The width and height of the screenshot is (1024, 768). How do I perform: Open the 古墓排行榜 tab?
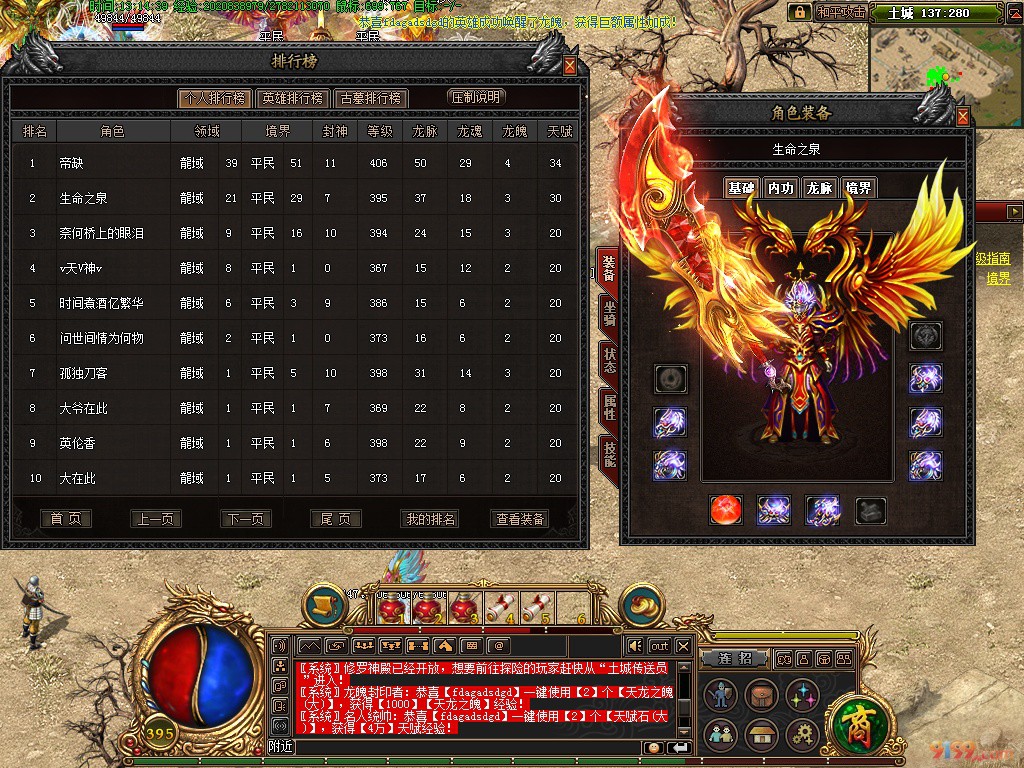(370, 98)
